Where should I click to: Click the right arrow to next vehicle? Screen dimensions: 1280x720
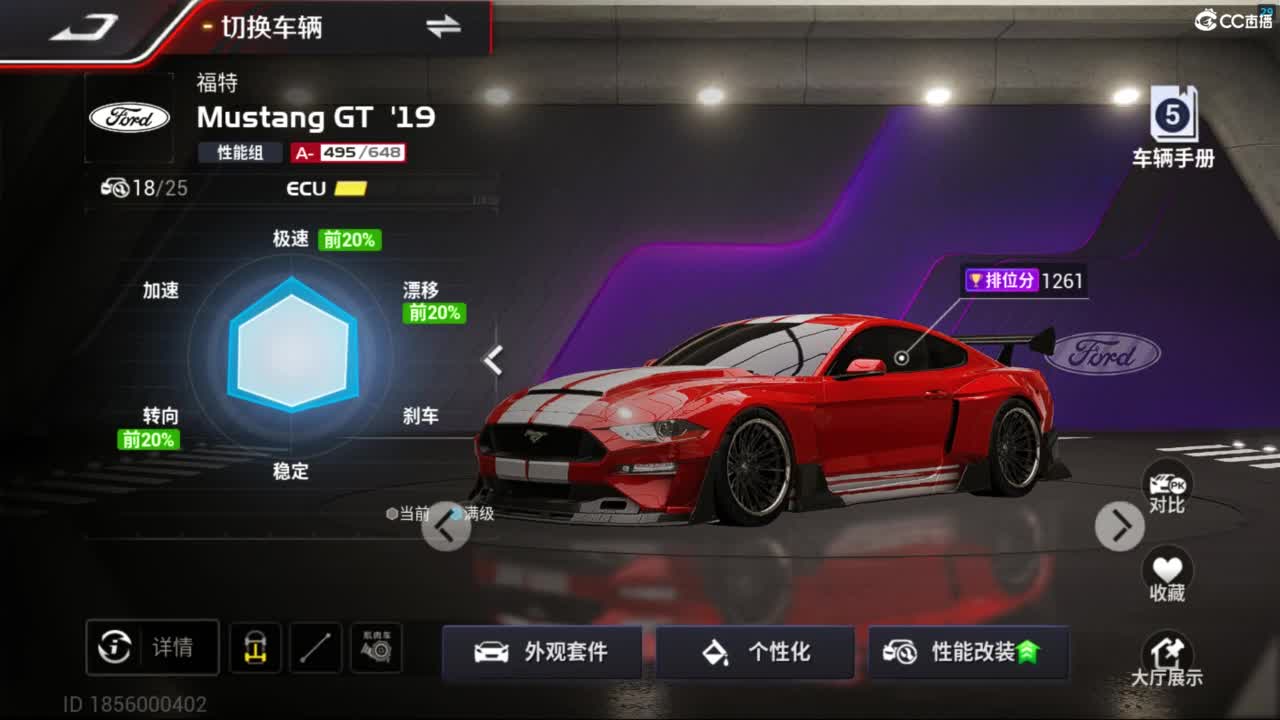coord(1119,525)
